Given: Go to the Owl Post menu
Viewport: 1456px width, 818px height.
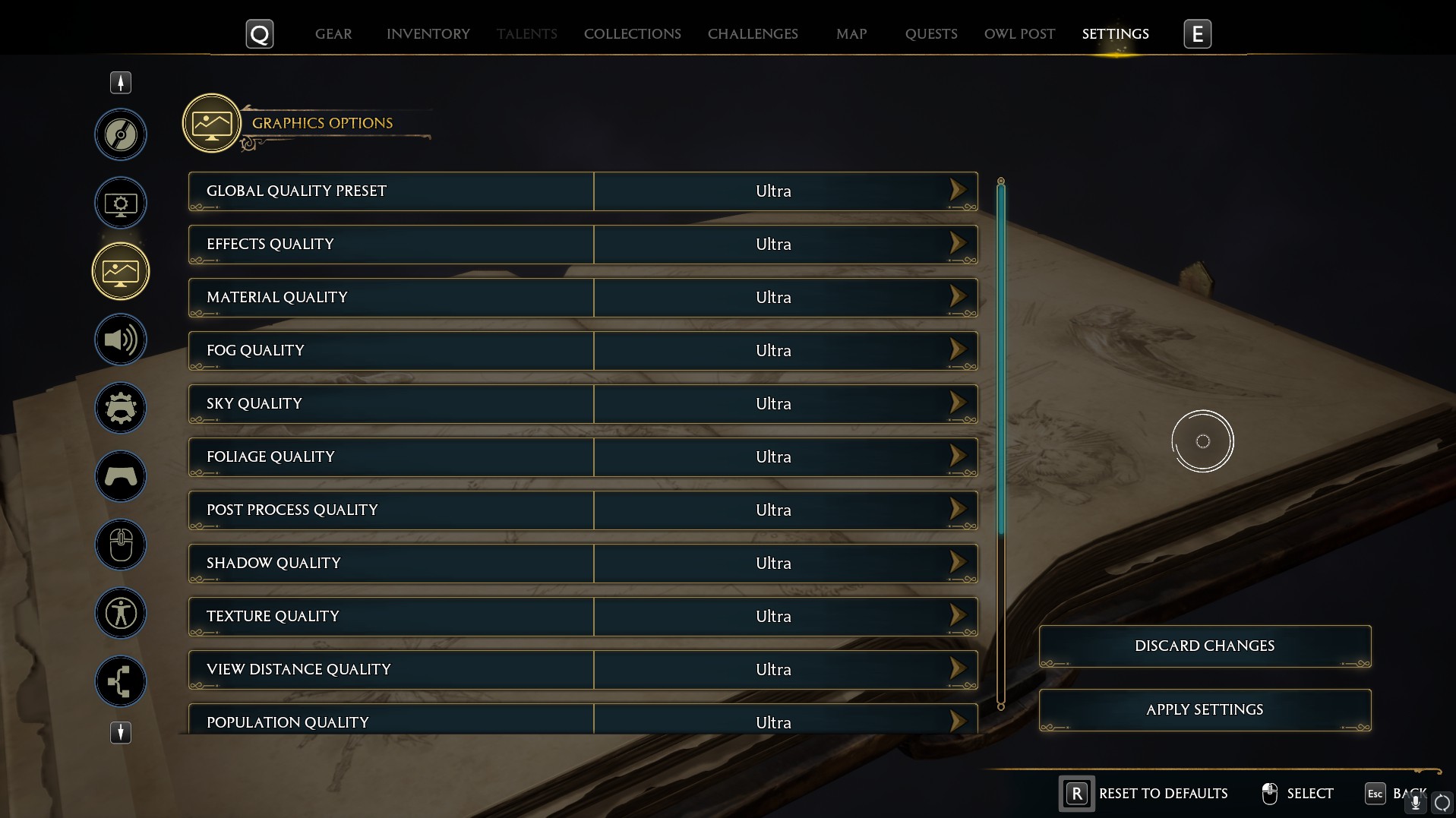Looking at the screenshot, I should 1019,33.
